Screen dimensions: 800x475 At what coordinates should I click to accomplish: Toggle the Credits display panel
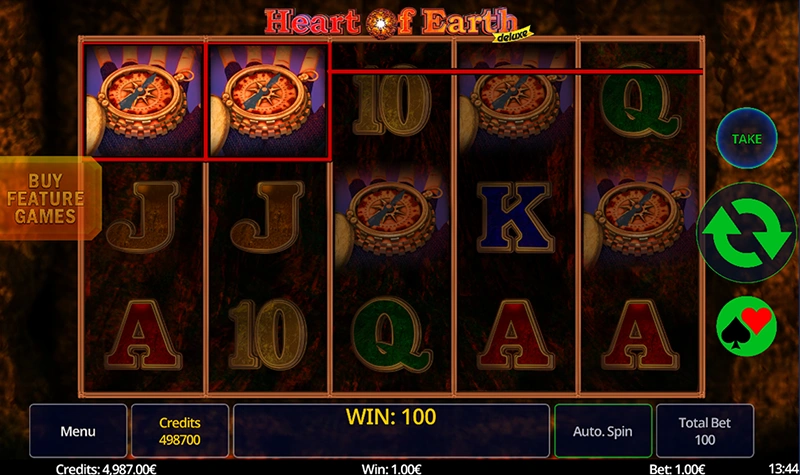click(180, 431)
